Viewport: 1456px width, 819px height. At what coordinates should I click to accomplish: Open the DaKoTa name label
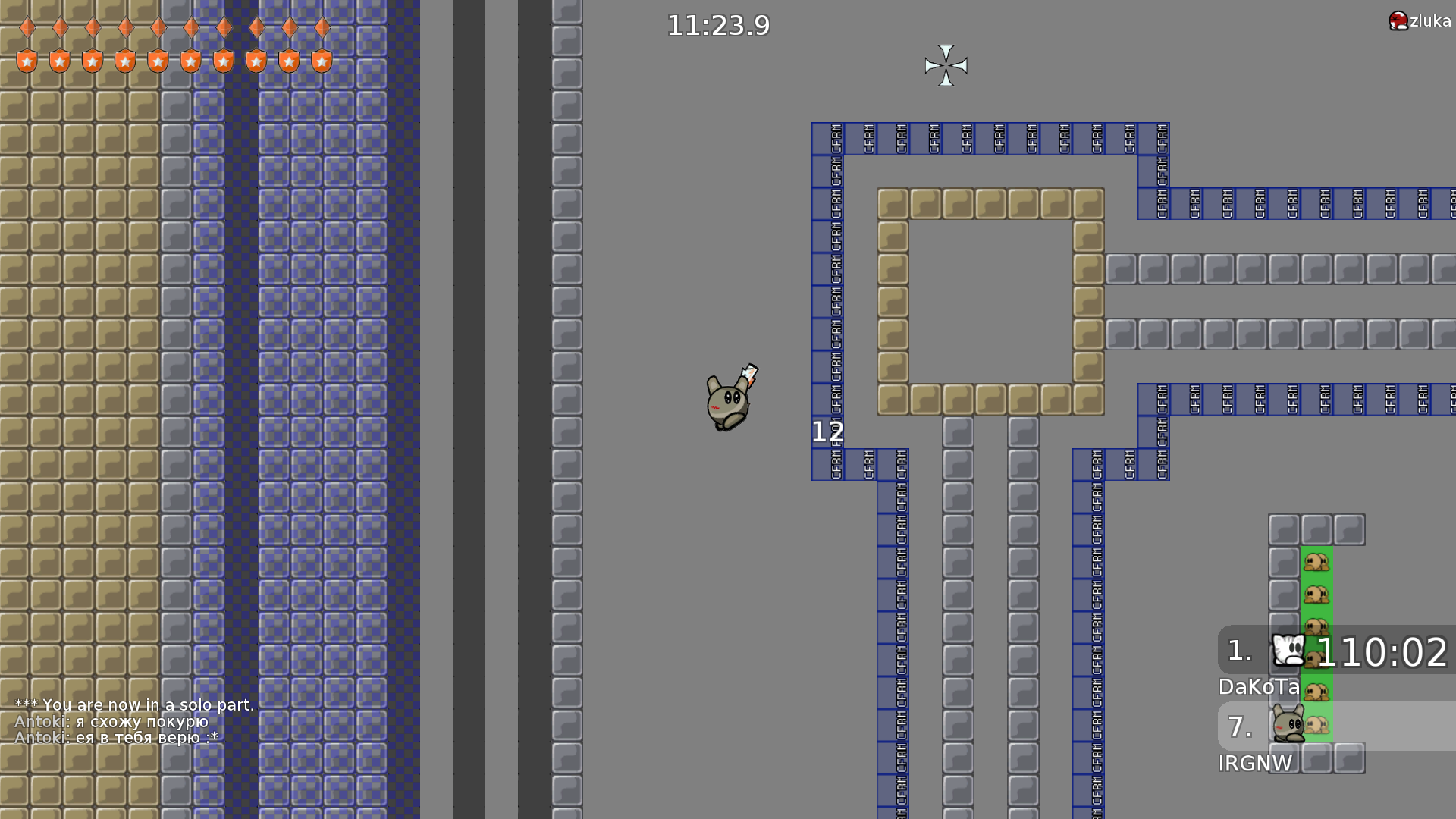pyautogui.click(x=1258, y=689)
